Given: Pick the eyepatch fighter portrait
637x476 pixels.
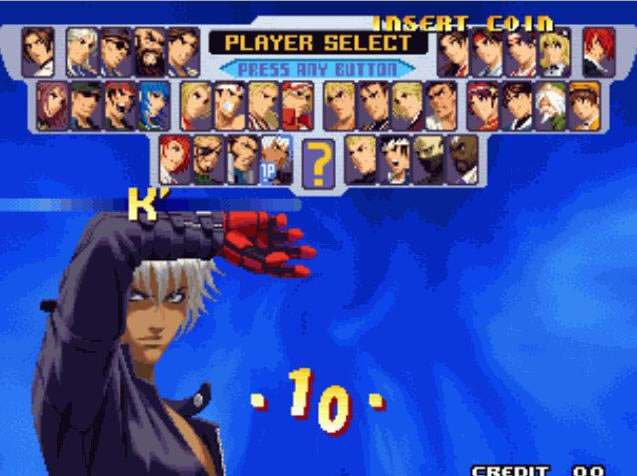Looking at the screenshot, I should pyautogui.click(x=208, y=160).
